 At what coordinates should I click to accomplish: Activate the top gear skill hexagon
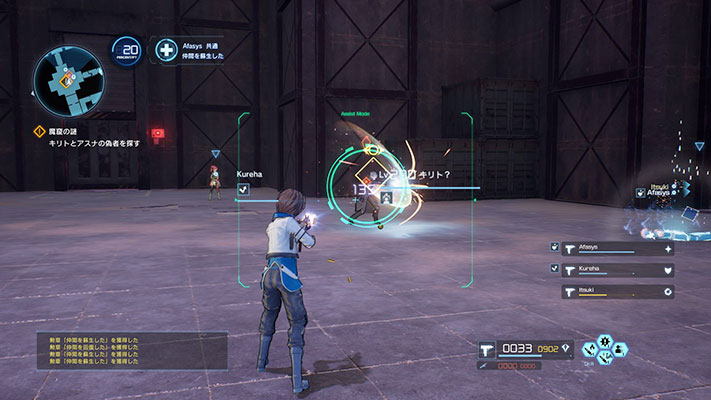point(606,340)
